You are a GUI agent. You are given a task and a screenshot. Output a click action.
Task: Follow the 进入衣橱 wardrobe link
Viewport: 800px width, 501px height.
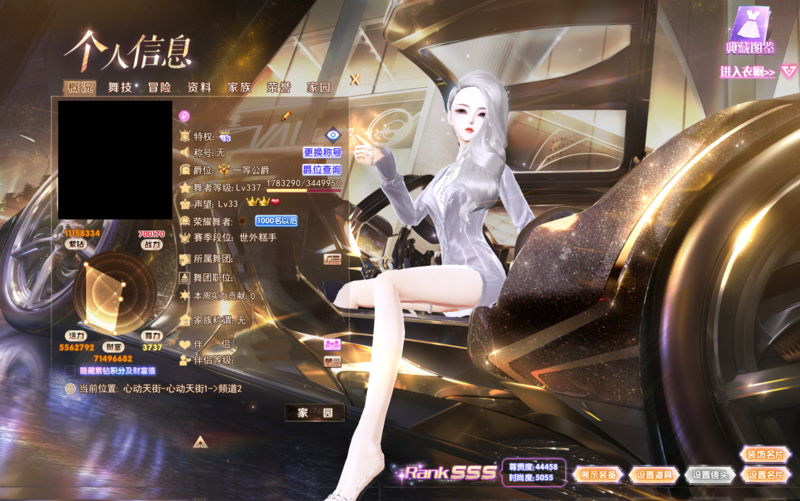[748, 72]
